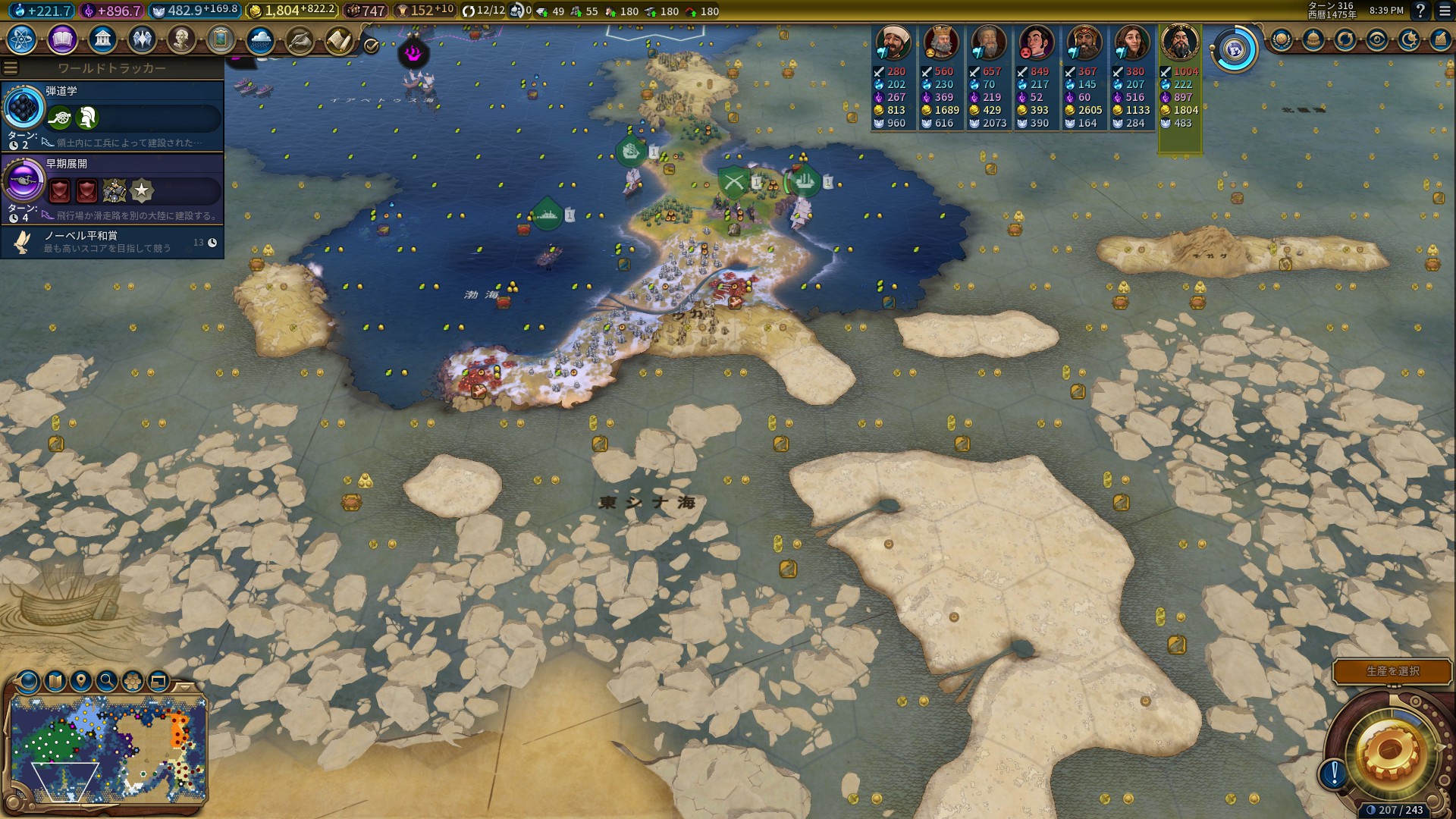
Task: Click the gear end-turn action button
Action: 1389,751
